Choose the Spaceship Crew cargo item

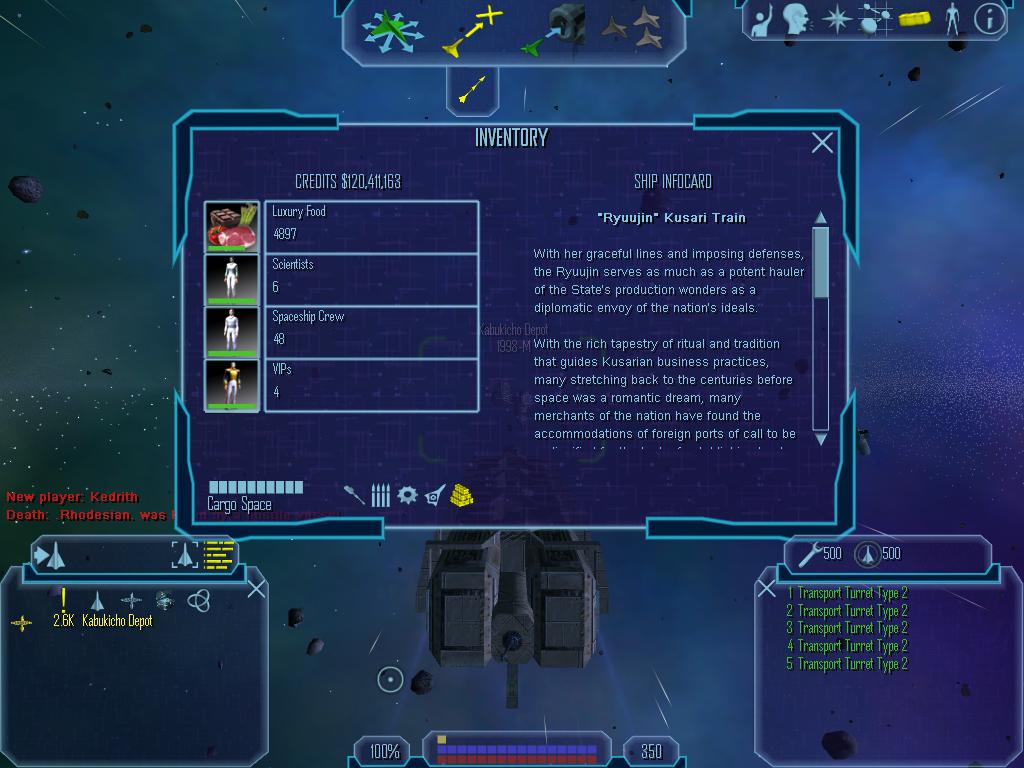point(371,331)
